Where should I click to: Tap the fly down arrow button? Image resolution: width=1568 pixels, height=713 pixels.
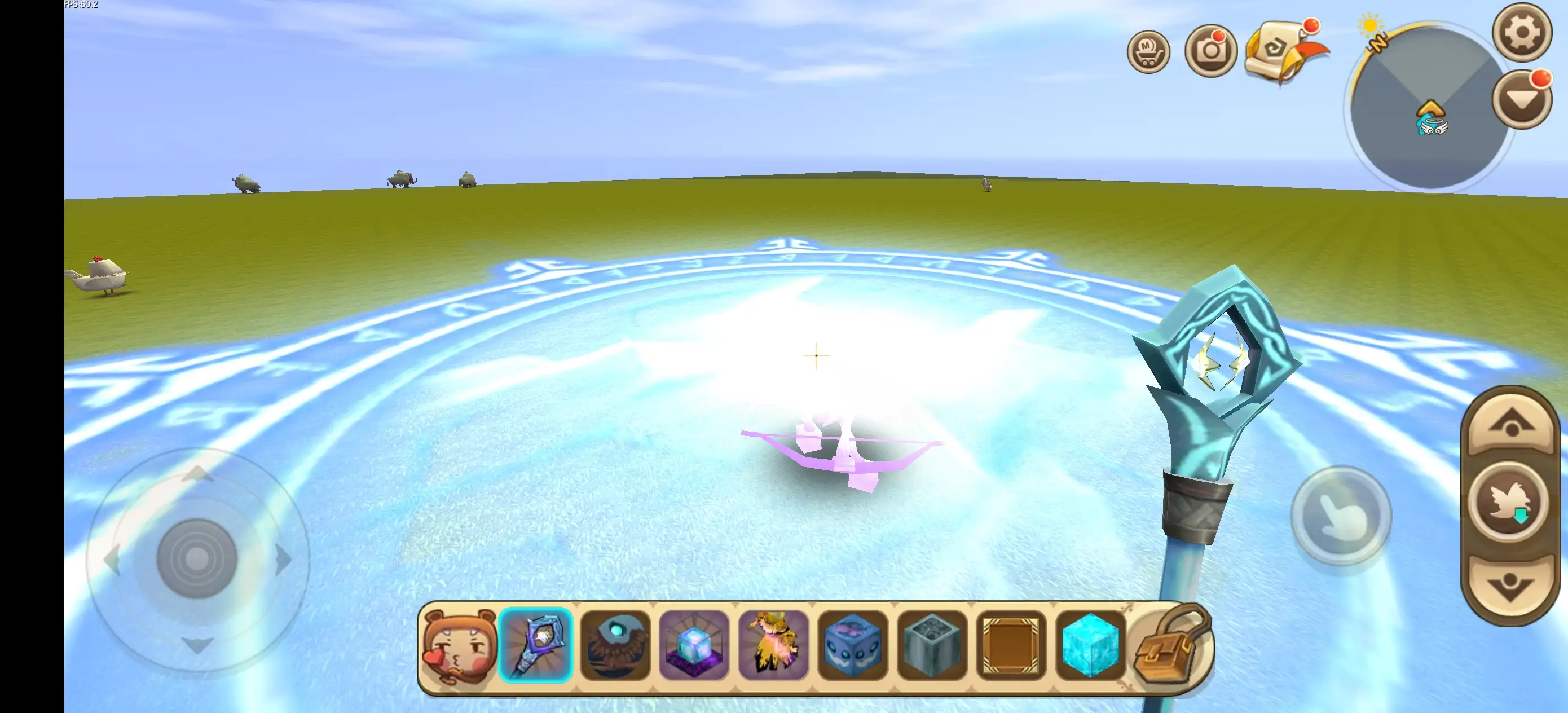[1511, 586]
